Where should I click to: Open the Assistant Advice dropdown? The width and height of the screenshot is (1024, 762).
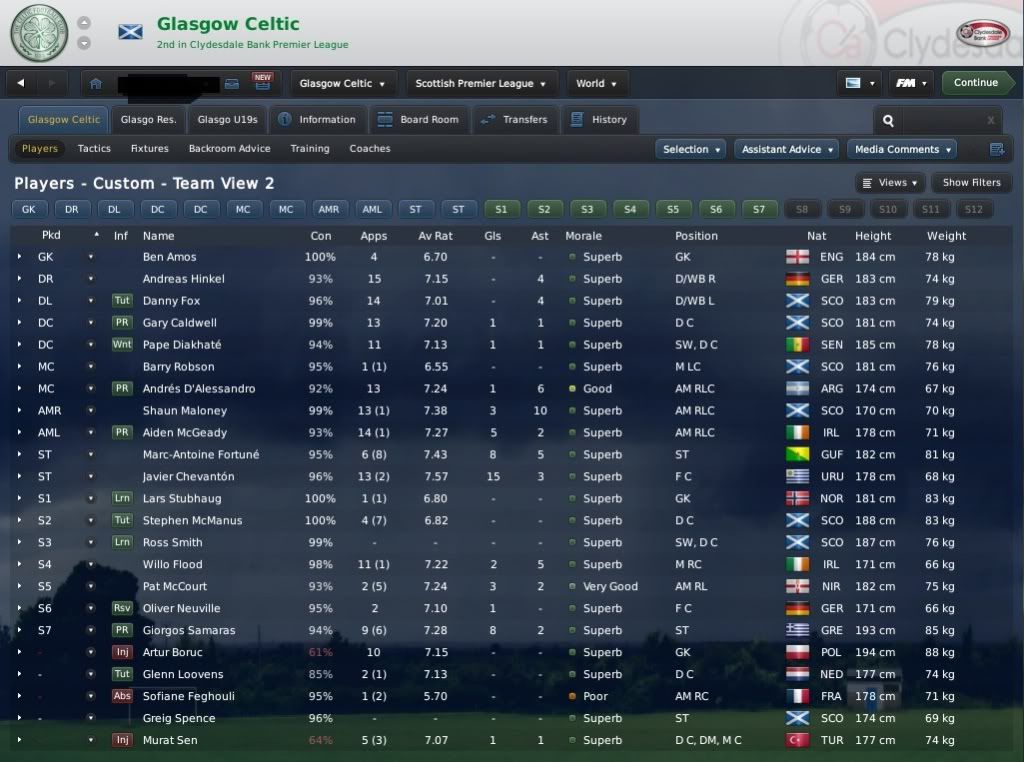[x=788, y=150]
